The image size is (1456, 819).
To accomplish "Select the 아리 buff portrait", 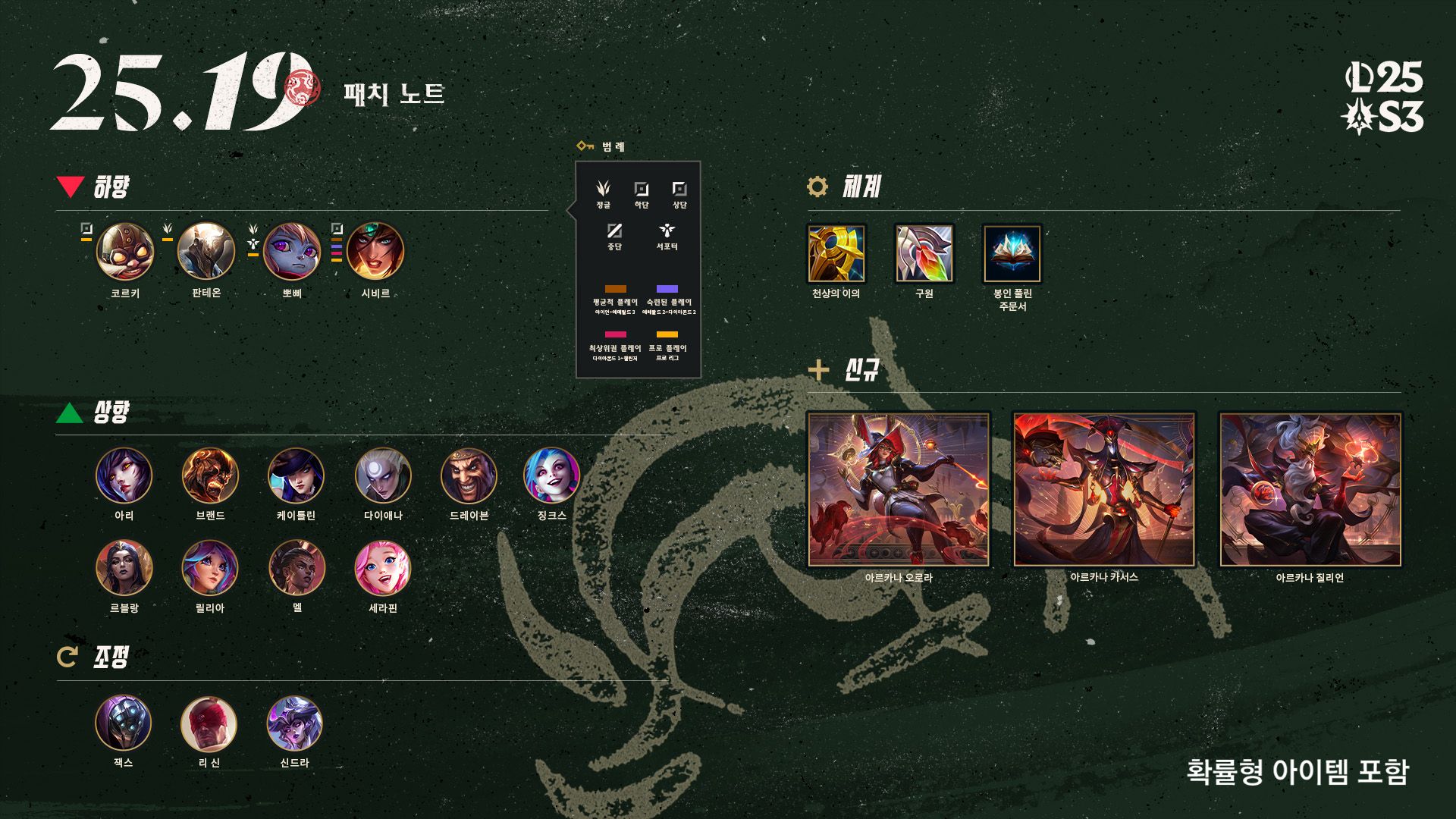I will click(124, 475).
